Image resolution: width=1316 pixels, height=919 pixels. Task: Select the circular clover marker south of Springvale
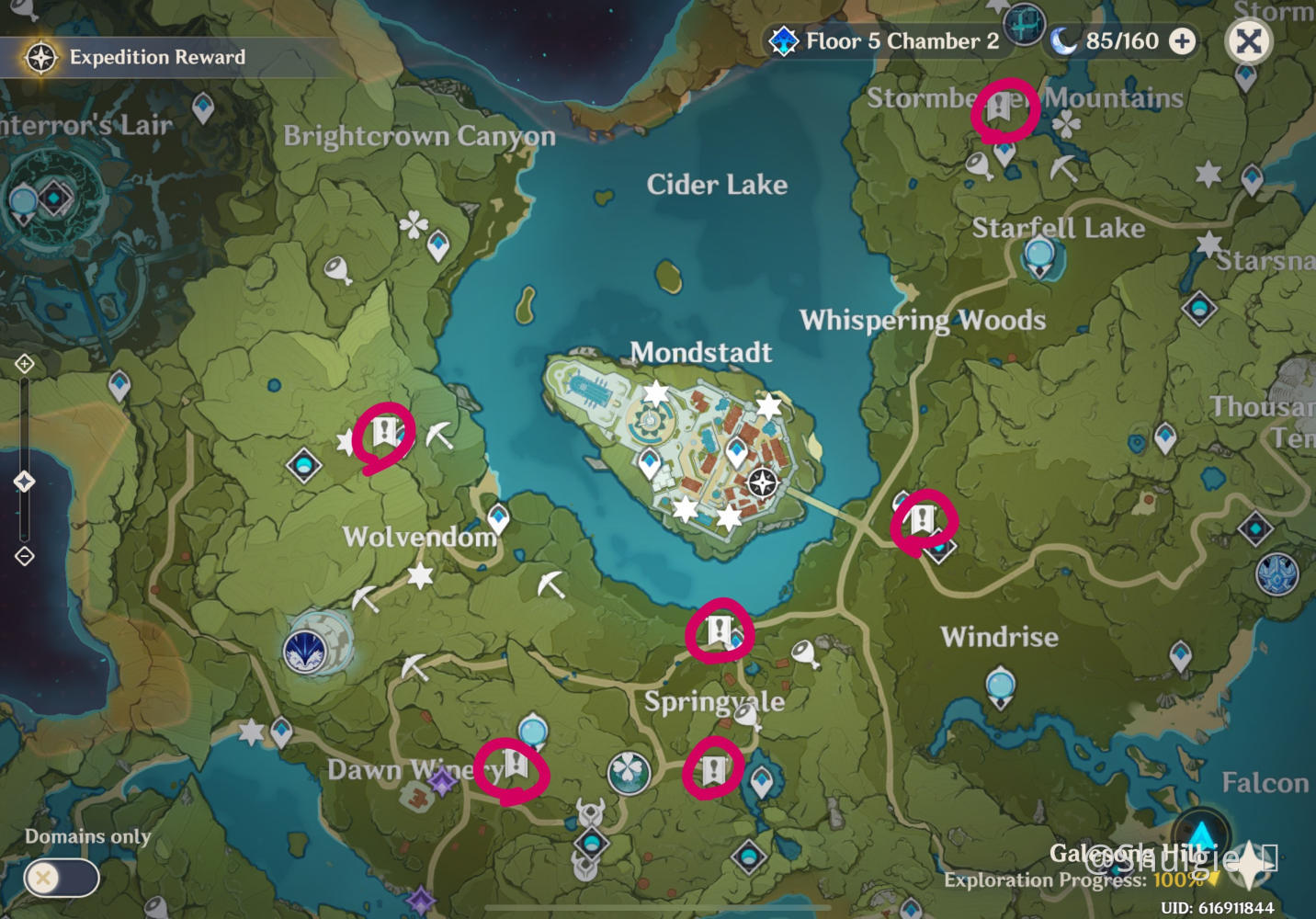pyautogui.click(x=629, y=773)
